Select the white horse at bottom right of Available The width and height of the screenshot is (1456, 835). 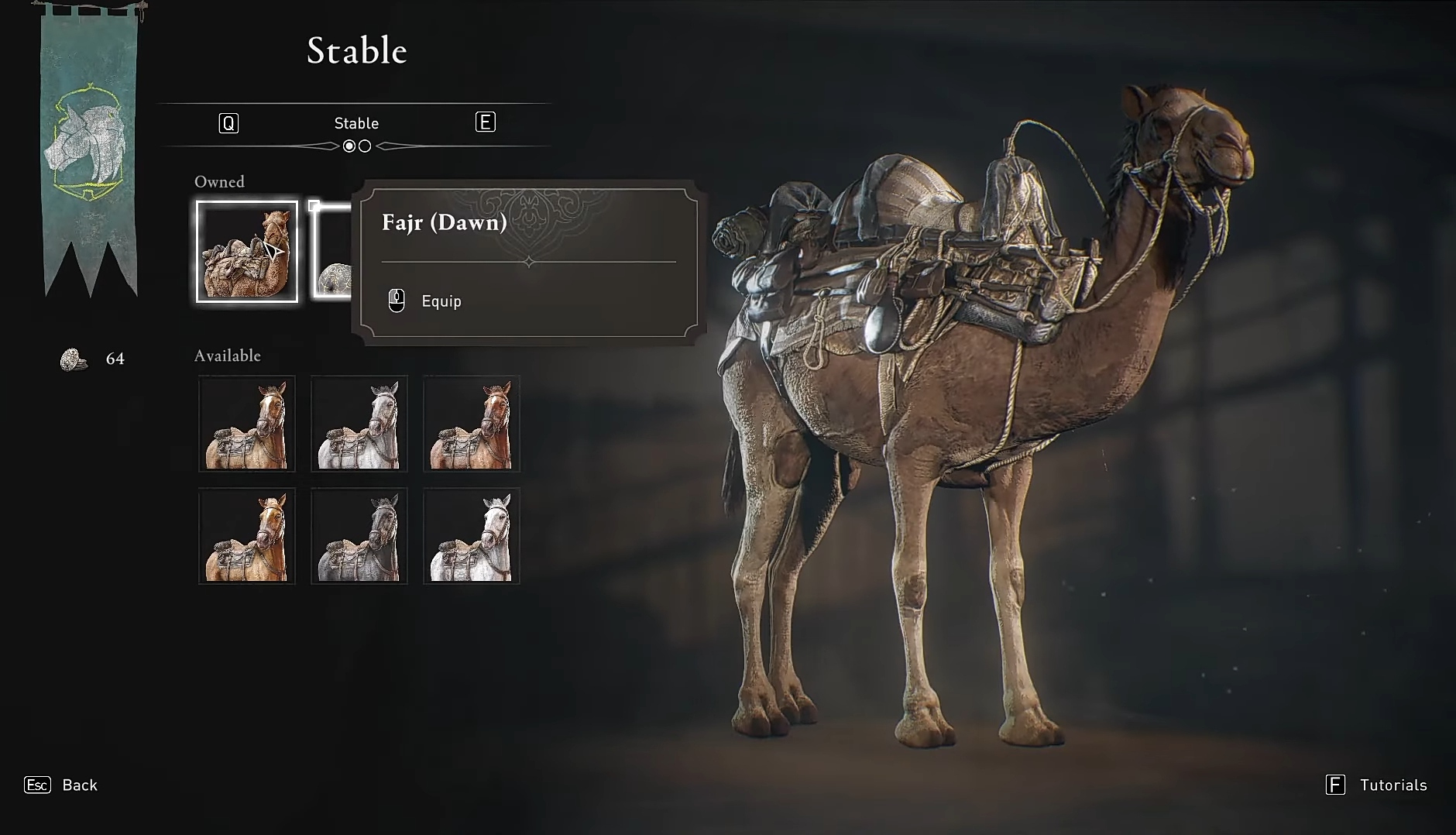[x=472, y=536]
